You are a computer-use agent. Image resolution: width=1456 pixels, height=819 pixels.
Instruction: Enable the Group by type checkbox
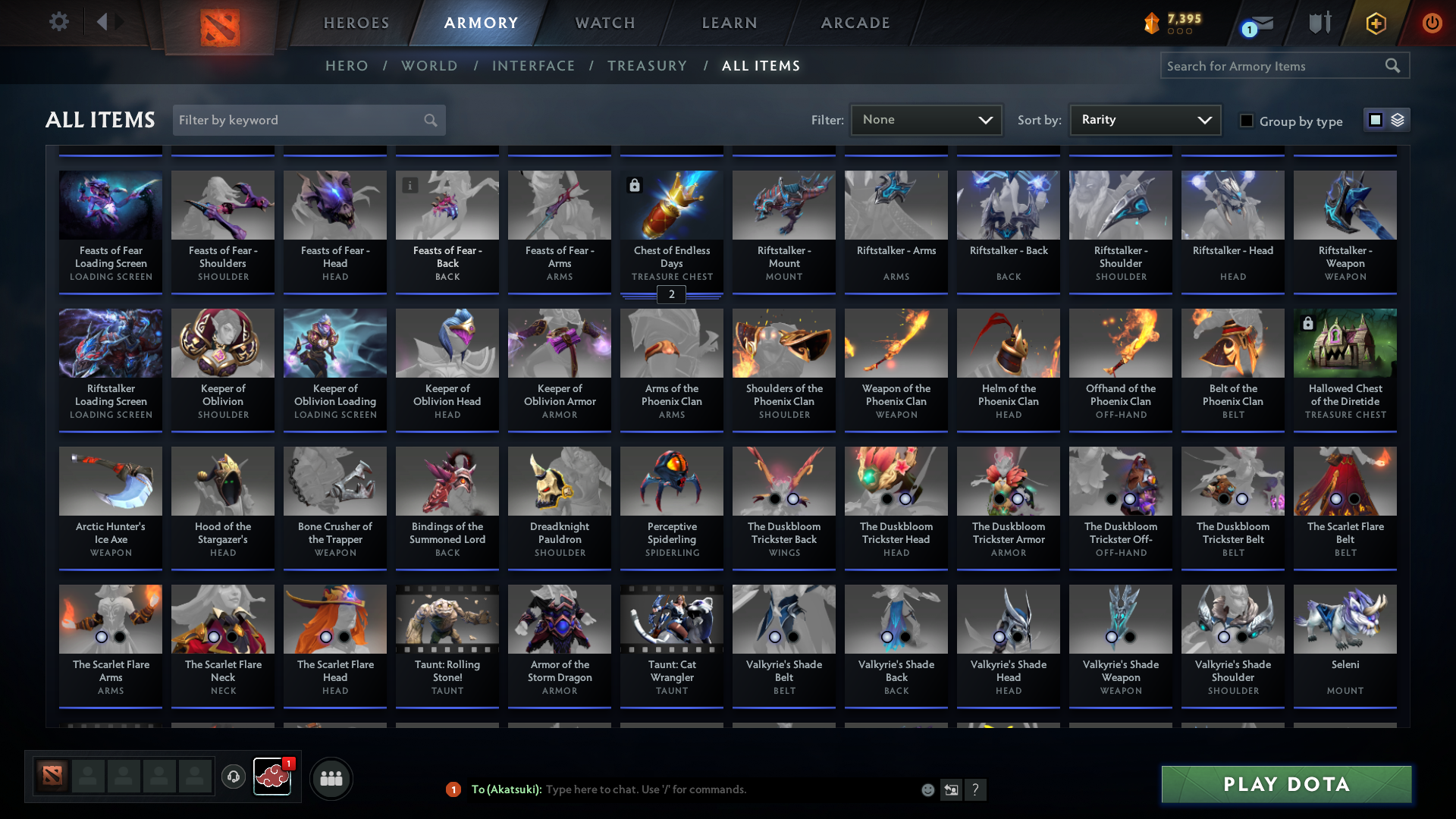point(1247,121)
